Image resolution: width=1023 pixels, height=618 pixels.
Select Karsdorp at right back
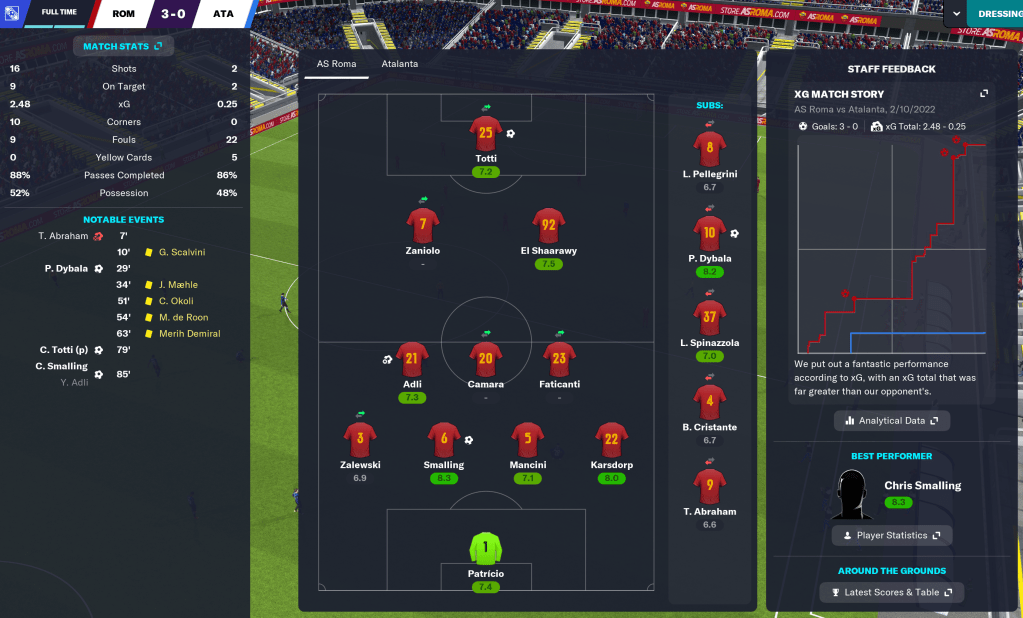[611, 440]
